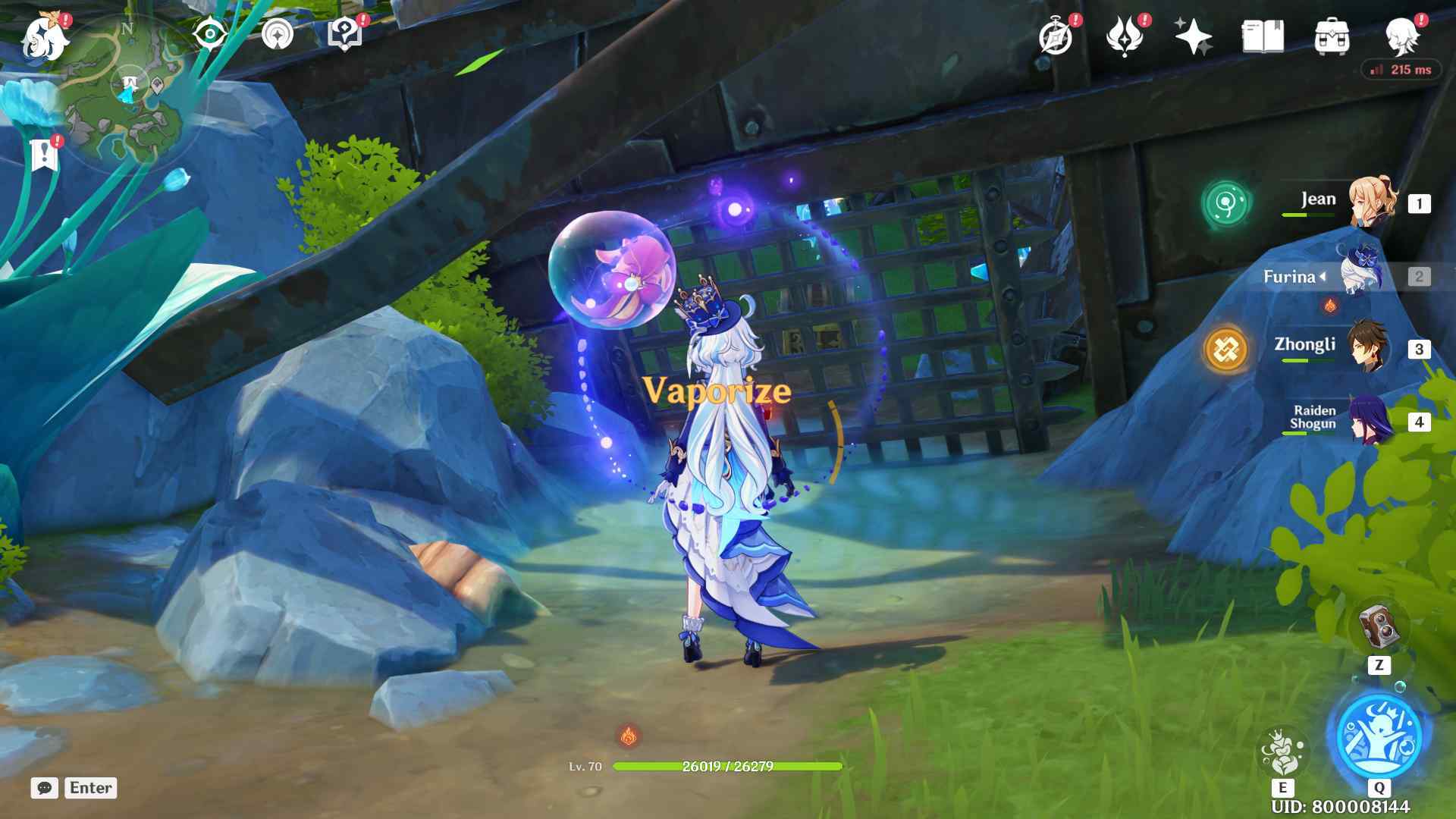Open the Wish star icon

[x=1193, y=36]
